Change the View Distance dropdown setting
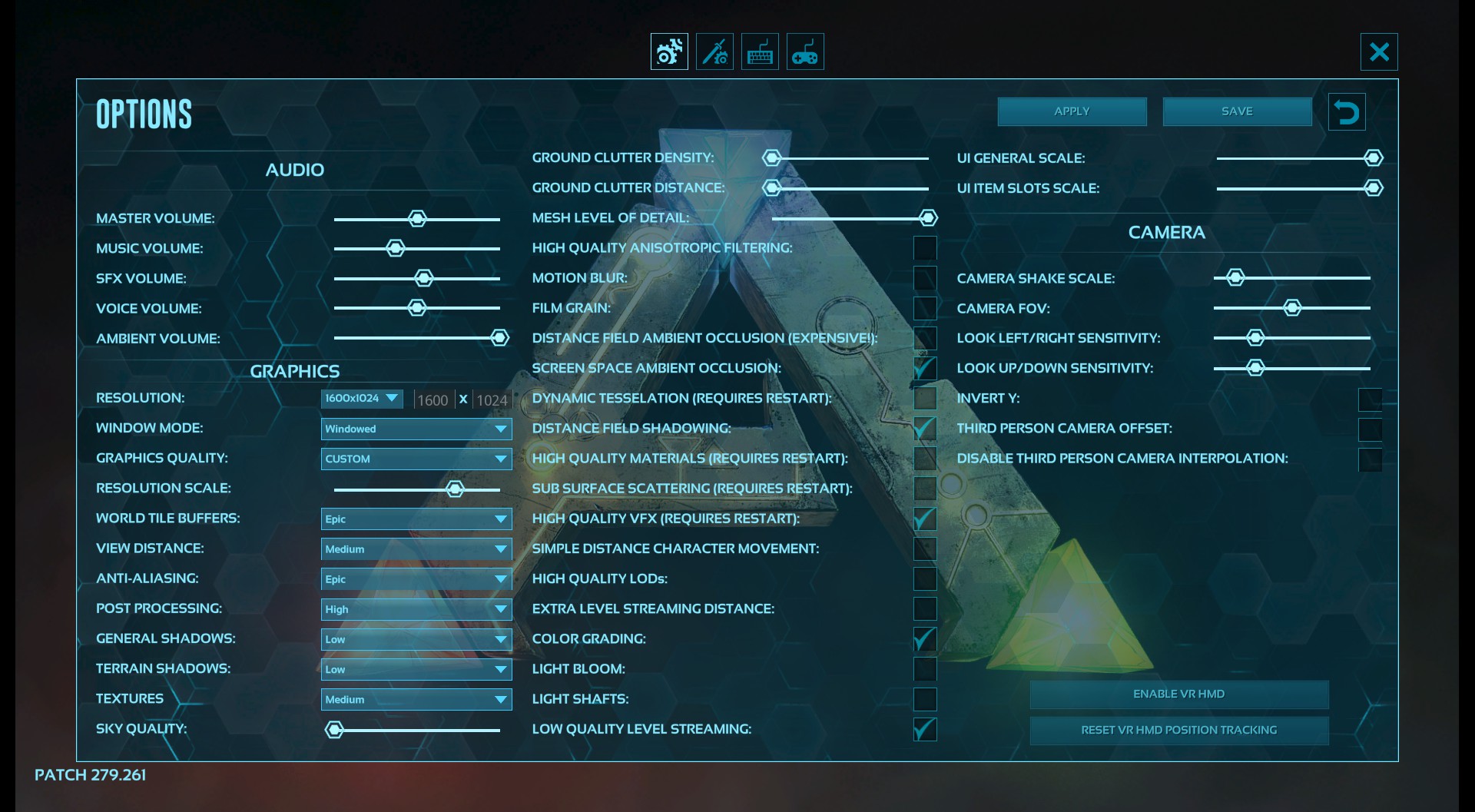This screenshot has width=1475, height=812. tap(416, 549)
